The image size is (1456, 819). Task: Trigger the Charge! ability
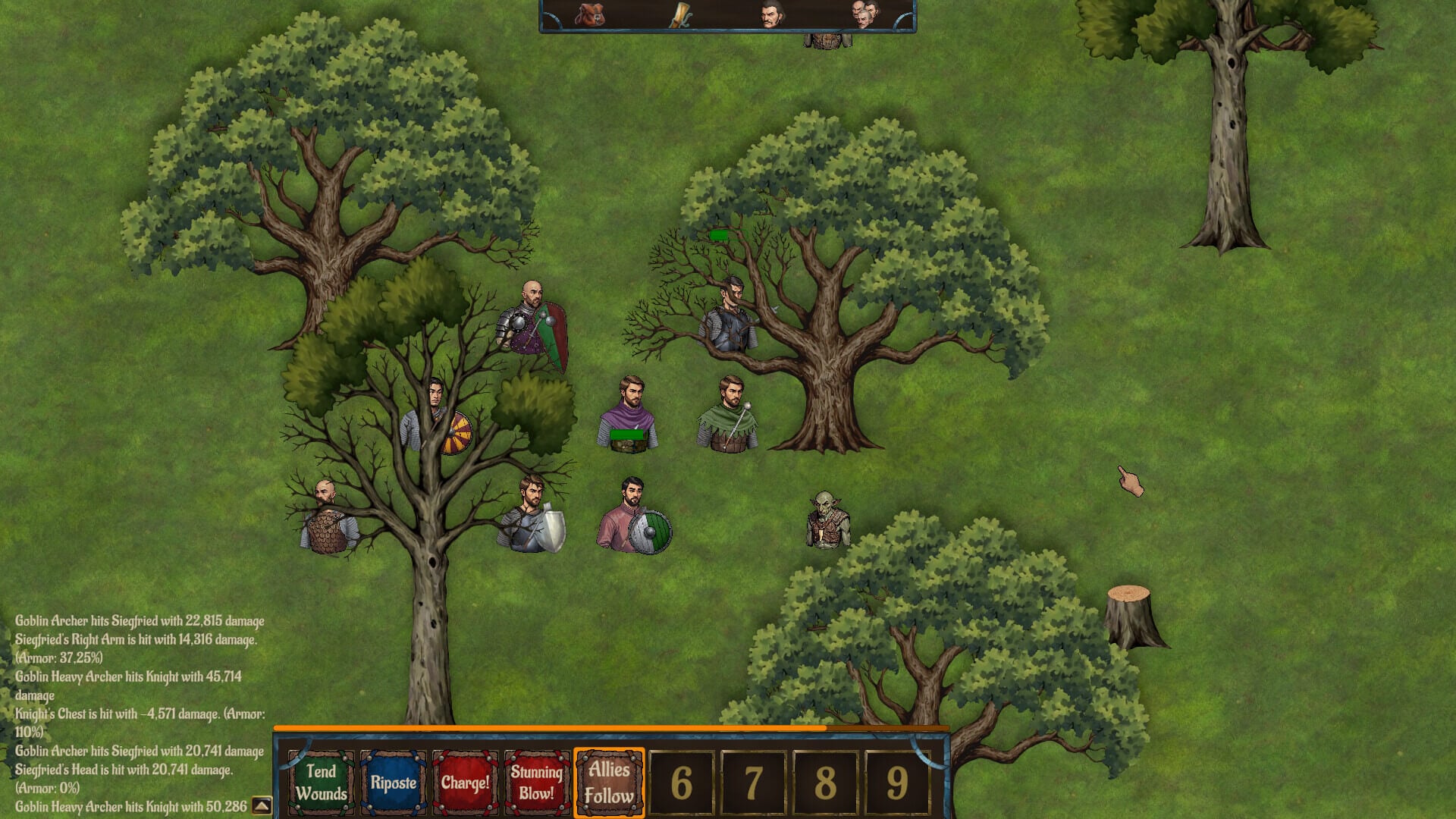[465, 783]
